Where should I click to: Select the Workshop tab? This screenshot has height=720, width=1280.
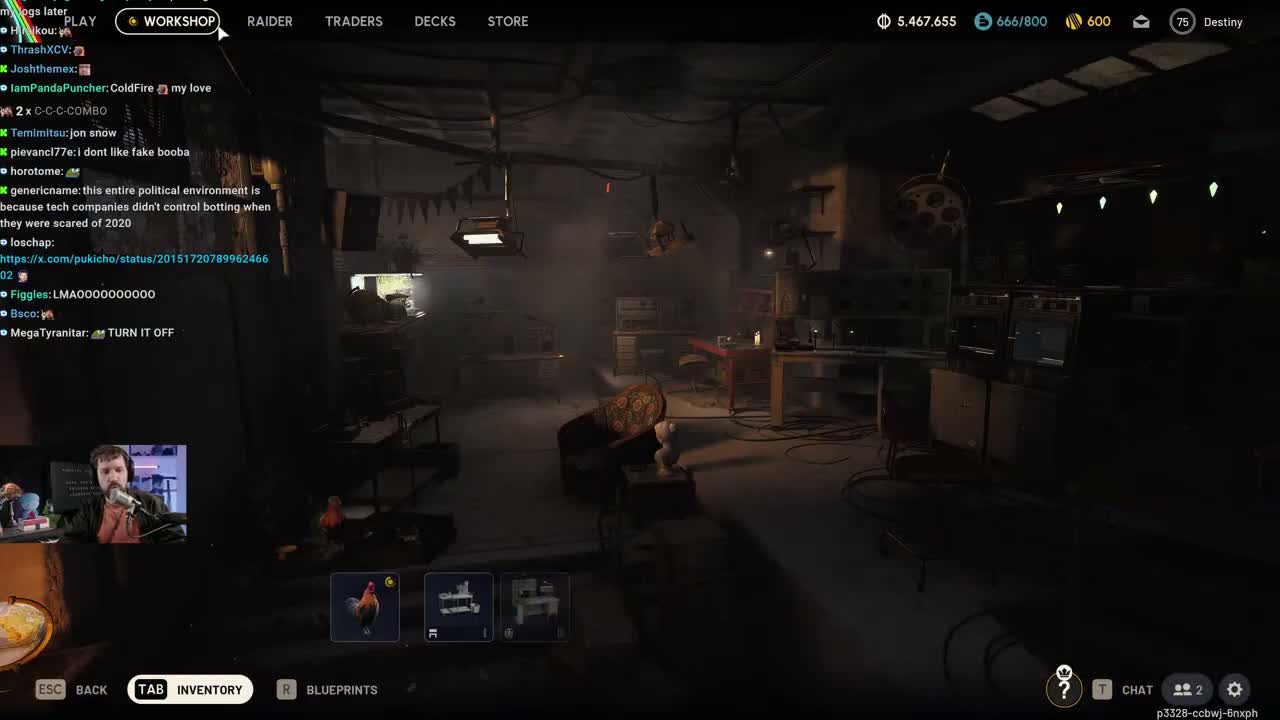click(x=168, y=21)
